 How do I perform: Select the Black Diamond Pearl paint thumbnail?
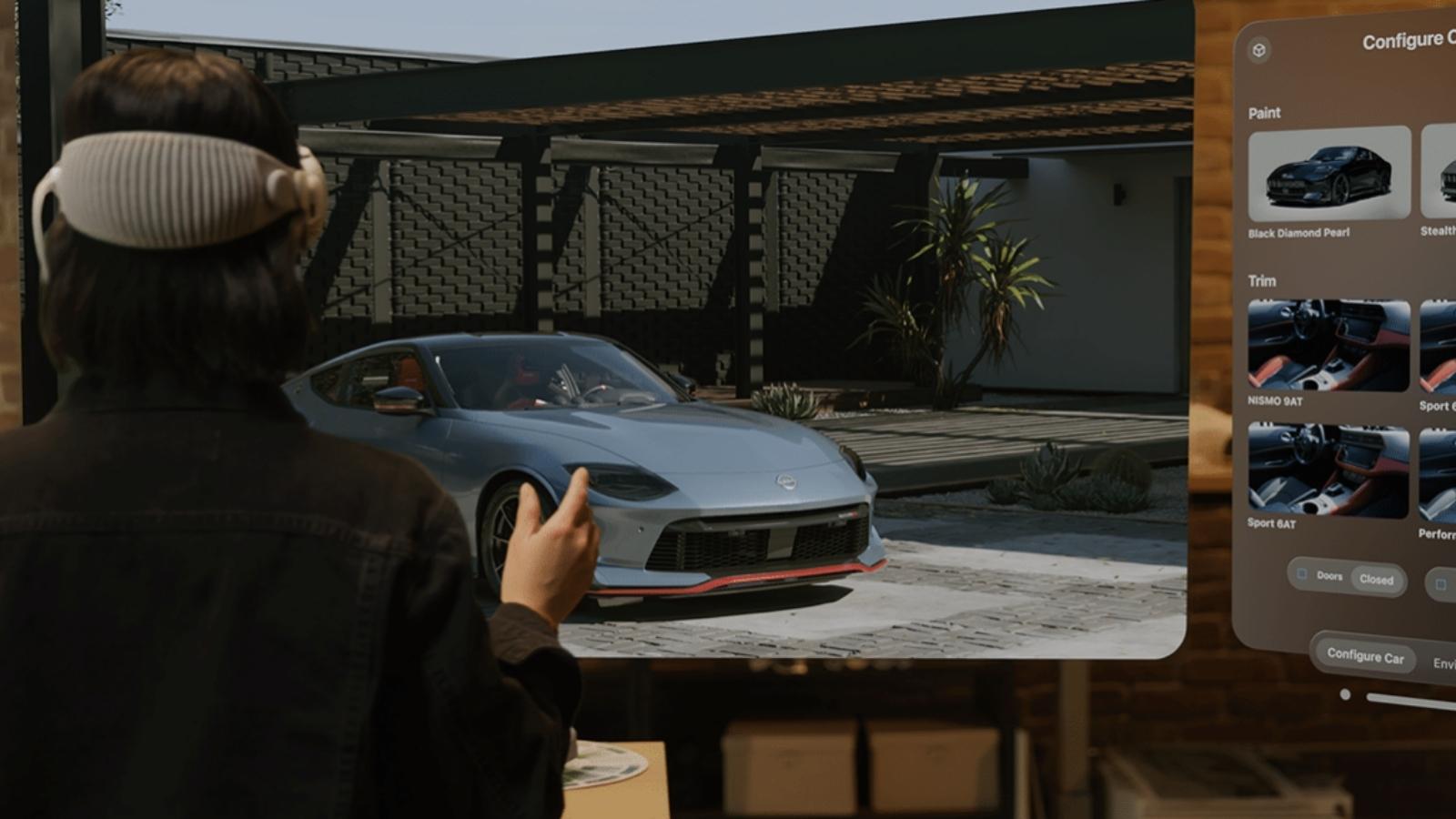click(x=1329, y=174)
